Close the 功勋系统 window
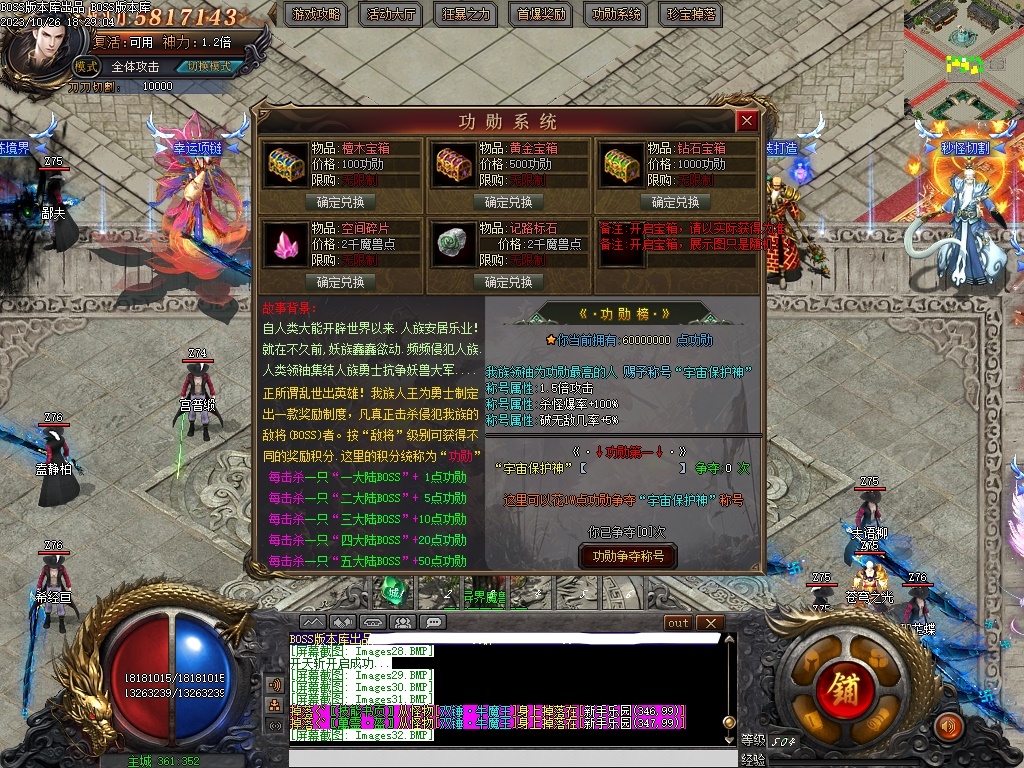Image resolution: width=1024 pixels, height=768 pixels. tap(746, 121)
